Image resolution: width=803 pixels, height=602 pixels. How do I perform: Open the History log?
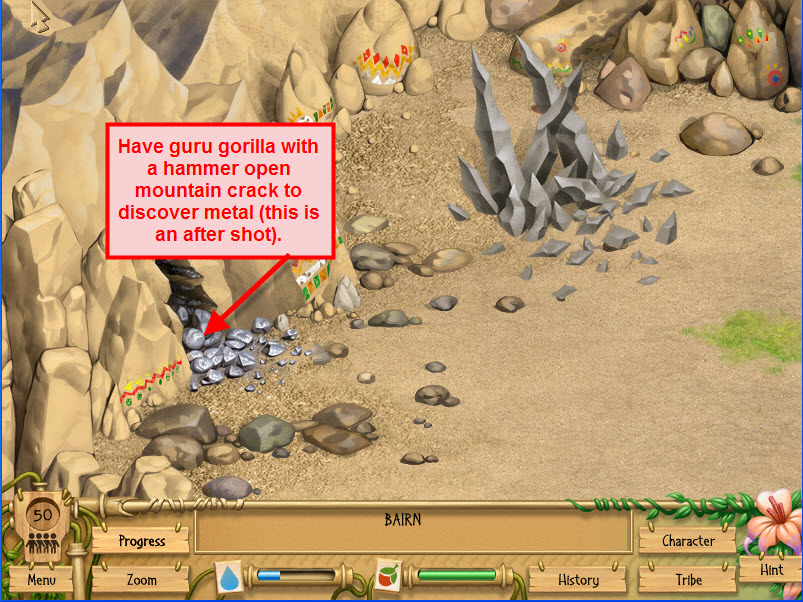[x=578, y=579]
